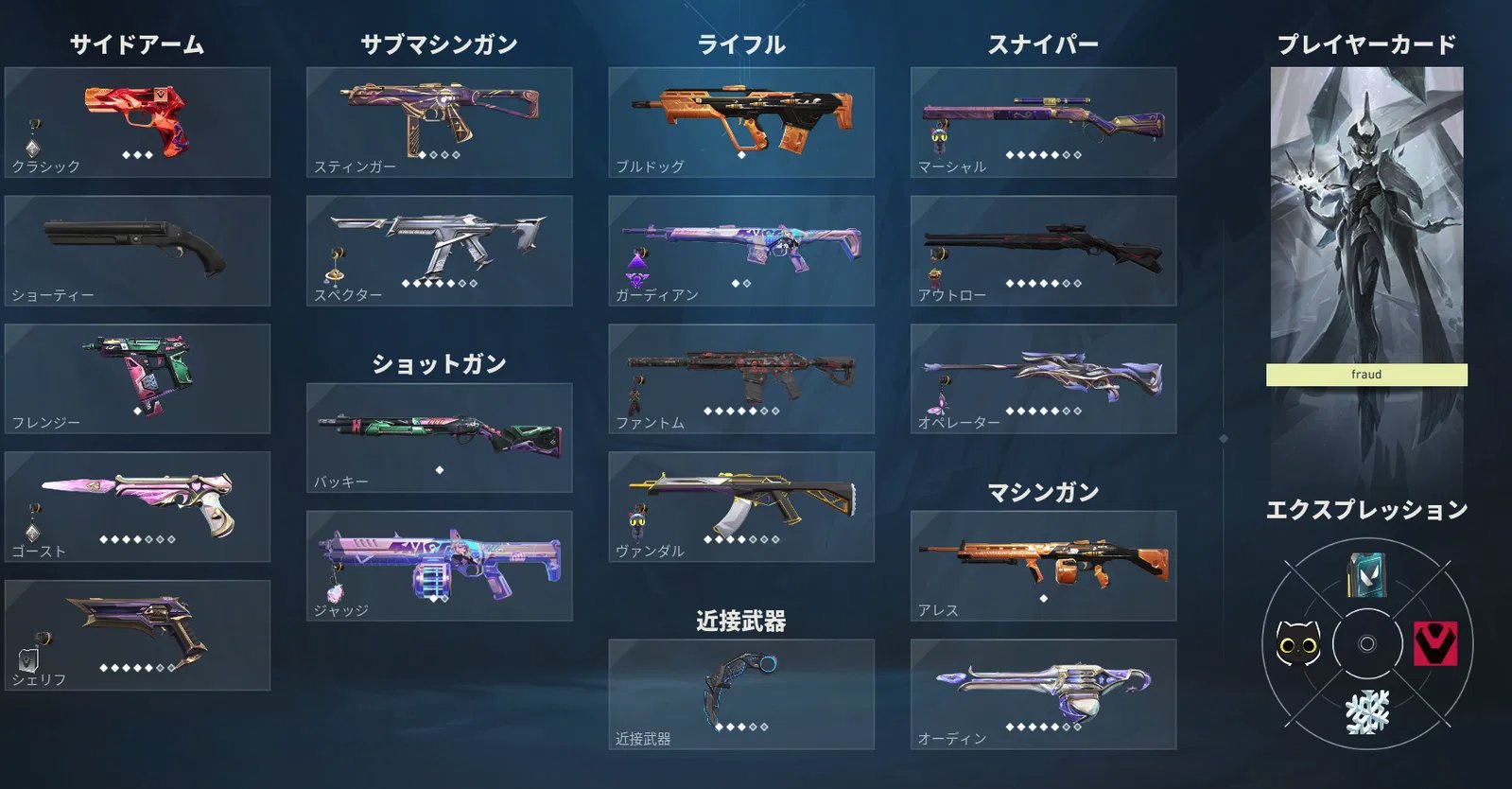Open the 近接武器 melee knife slot

(x=741, y=694)
